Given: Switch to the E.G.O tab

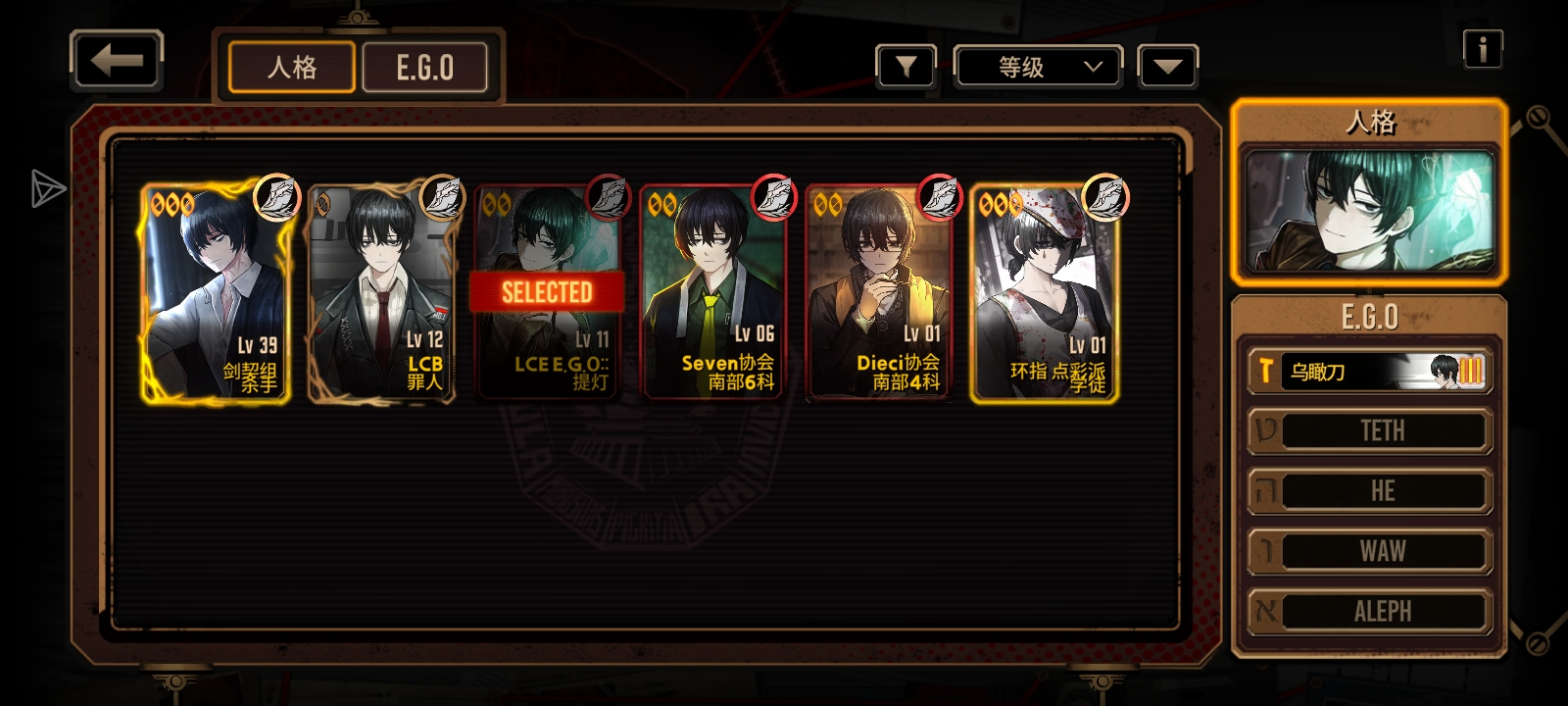Looking at the screenshot, I should (425, 68).
